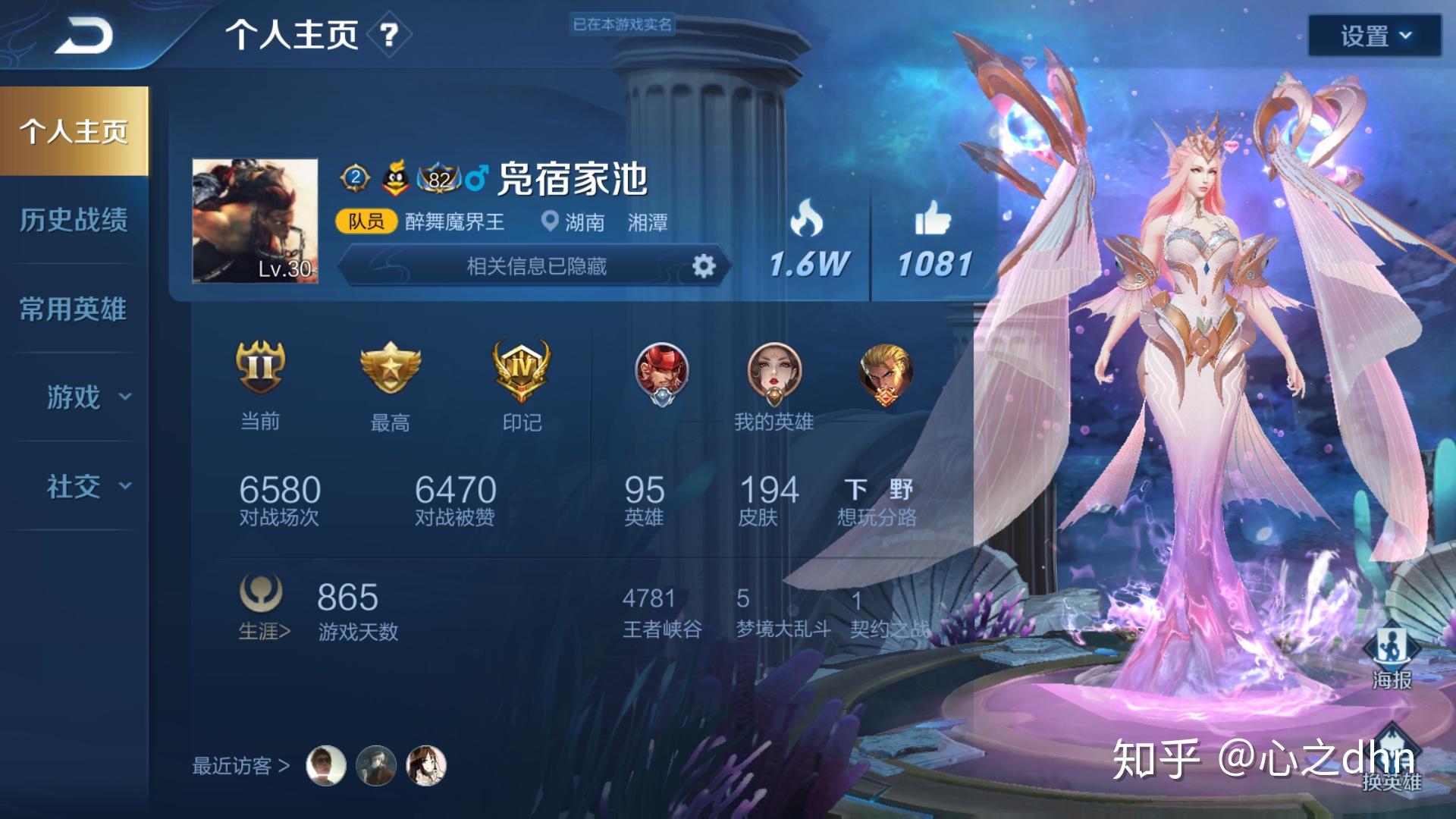The image size is (1456, 819).
Task: Open the 设置 dropdown
Action: 1374,36
